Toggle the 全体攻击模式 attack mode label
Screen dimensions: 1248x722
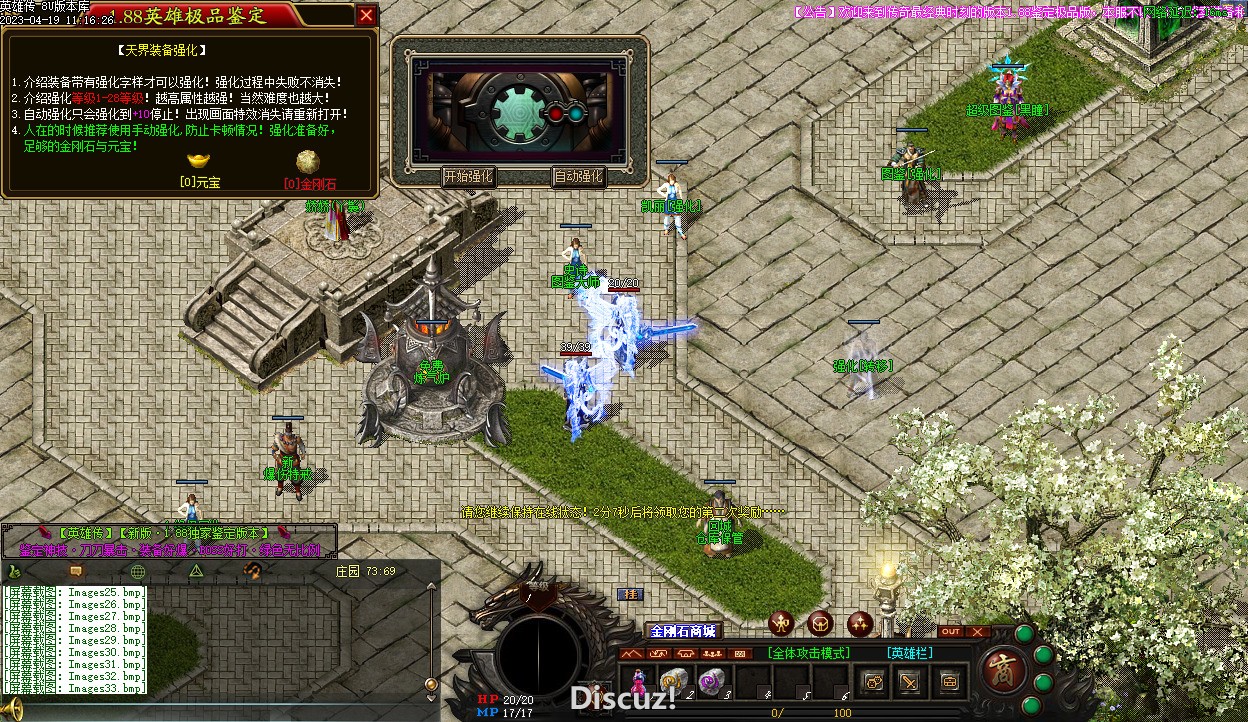pyautogui.click(x=809, y=653)
